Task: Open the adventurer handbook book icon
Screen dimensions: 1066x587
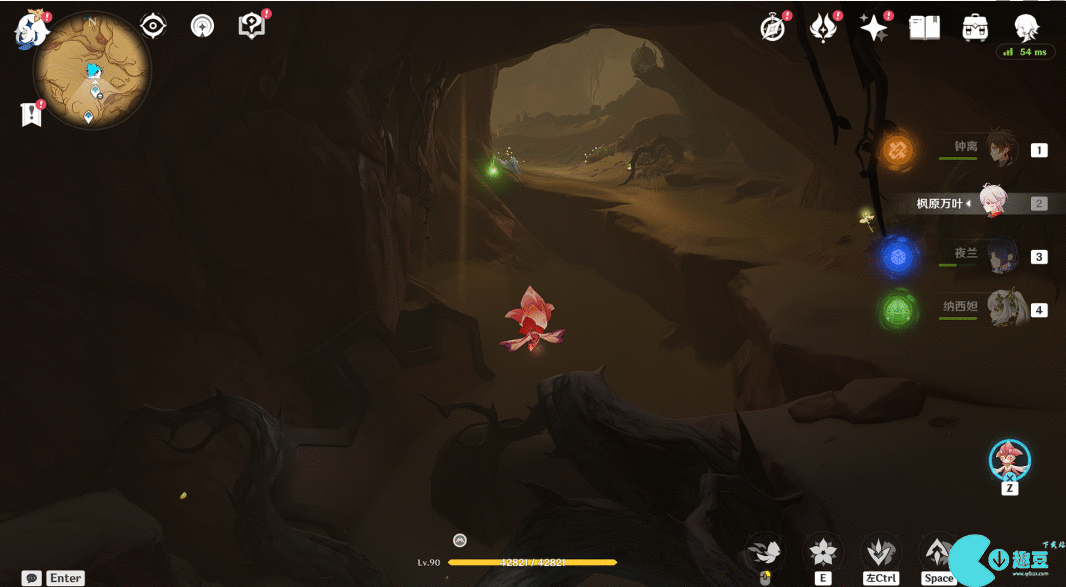Action: [924, 28]
